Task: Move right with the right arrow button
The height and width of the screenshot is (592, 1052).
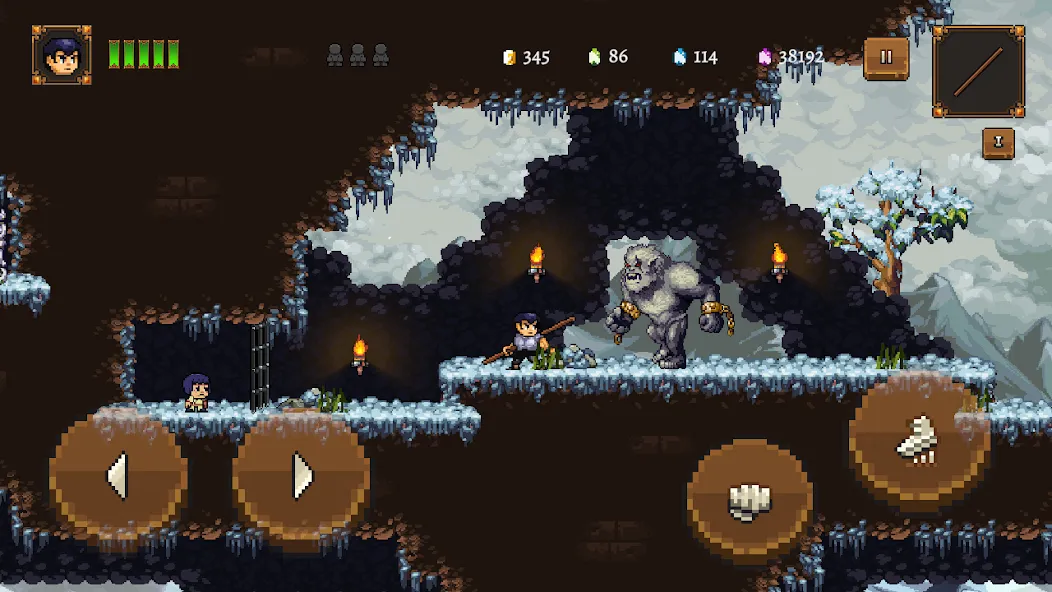Action: tap(302, 476)
